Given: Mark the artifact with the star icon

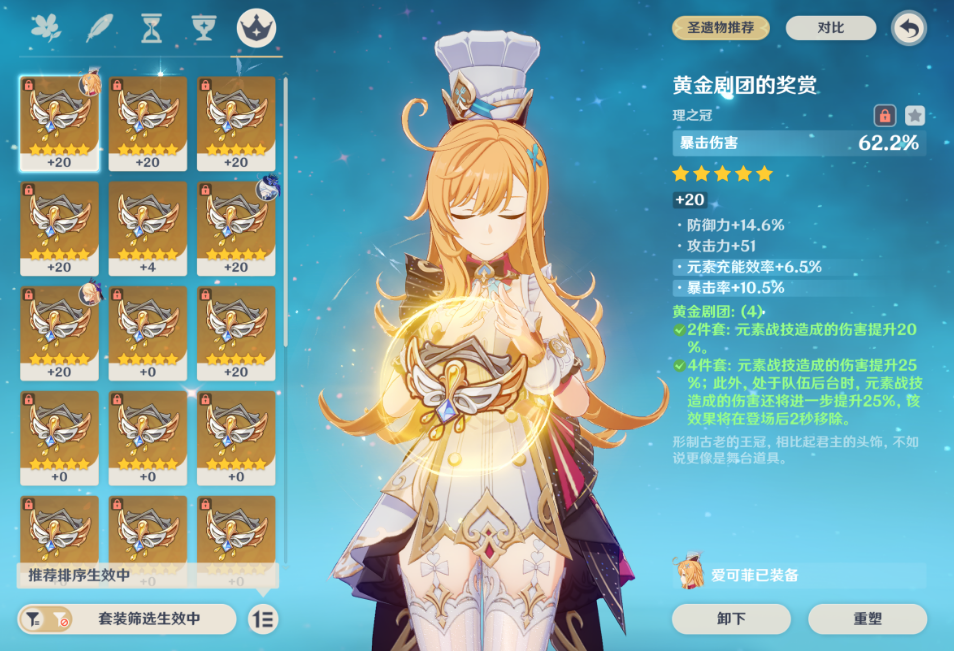Looking at the screenshot, I should pyautogui.click(x=914, y=115).
